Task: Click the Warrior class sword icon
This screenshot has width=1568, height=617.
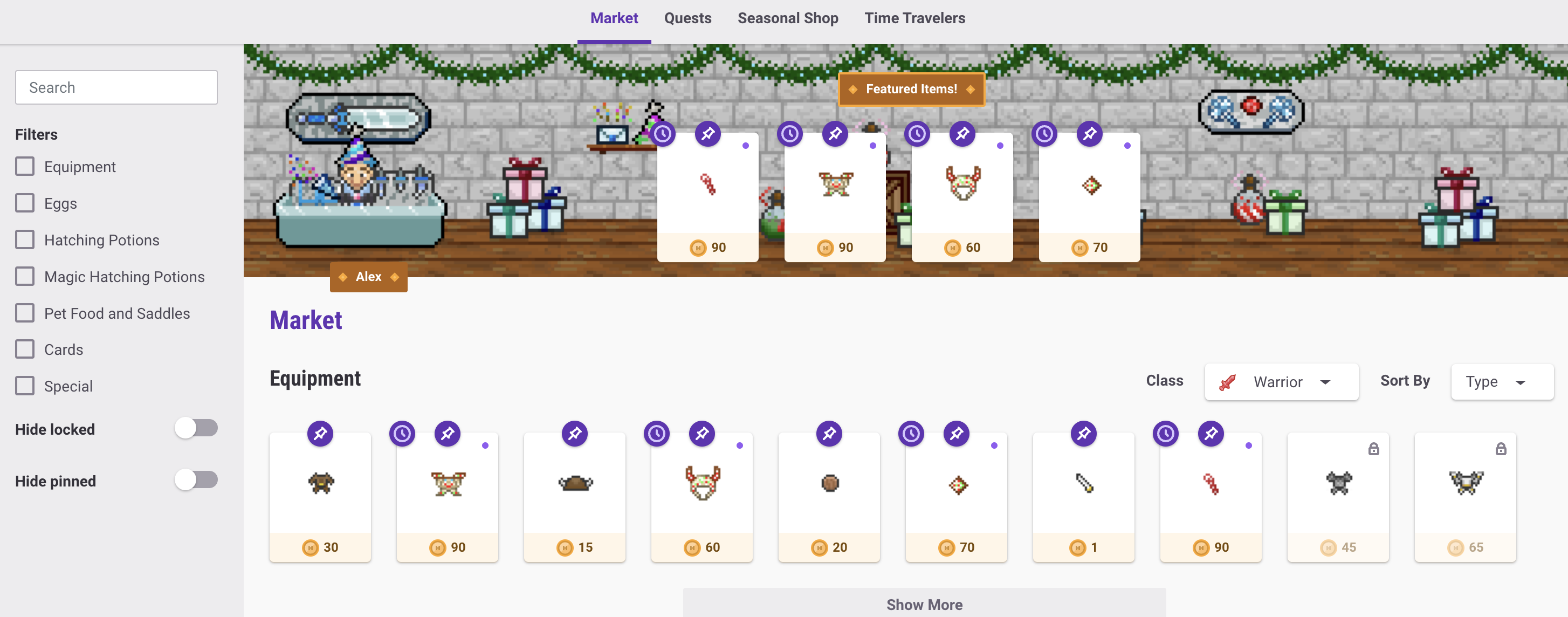Action: 1227,382
